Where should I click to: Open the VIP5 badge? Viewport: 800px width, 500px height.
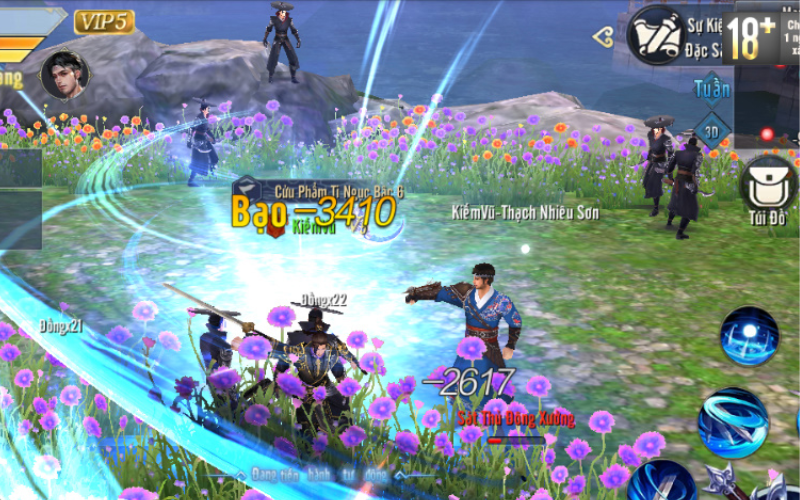click(104, 21)
